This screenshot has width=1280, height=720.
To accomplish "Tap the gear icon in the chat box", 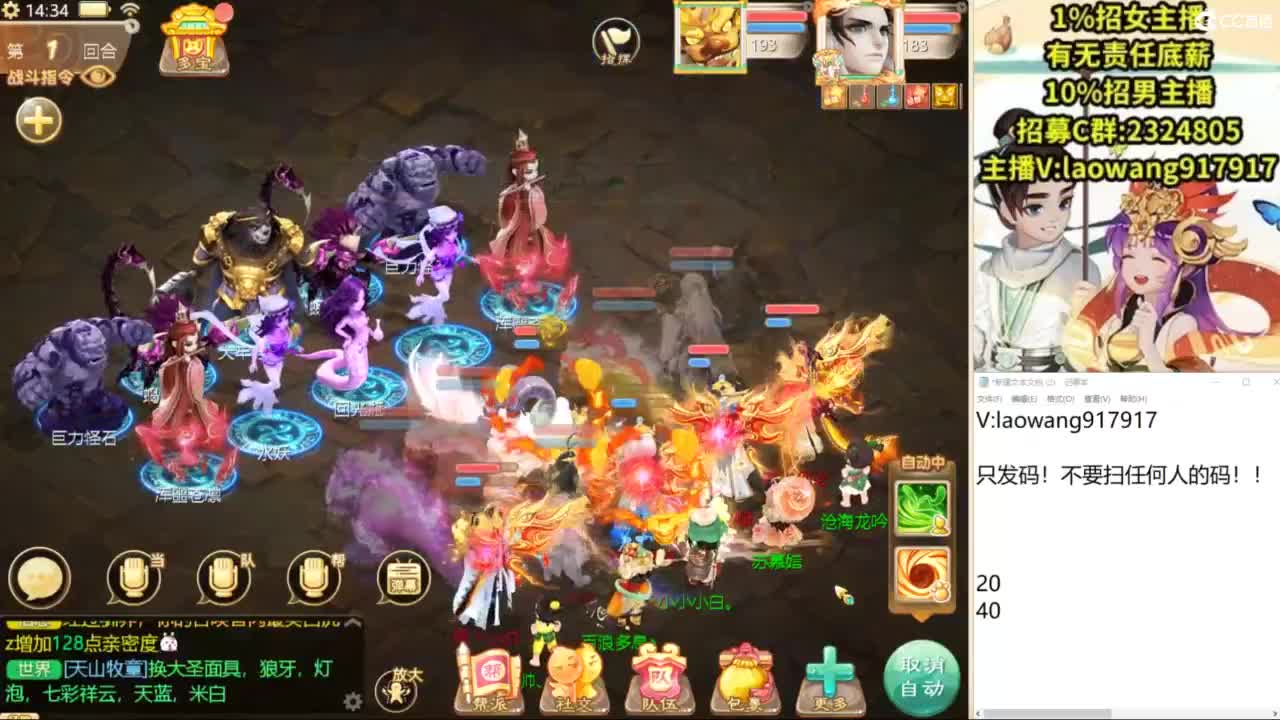I will click(x=351, y=701).
